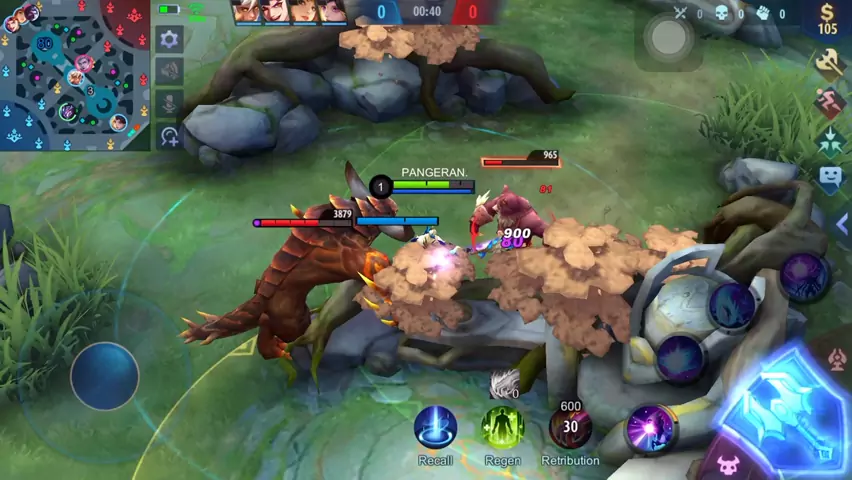Cast the Recall spell

tap(435, 428)
